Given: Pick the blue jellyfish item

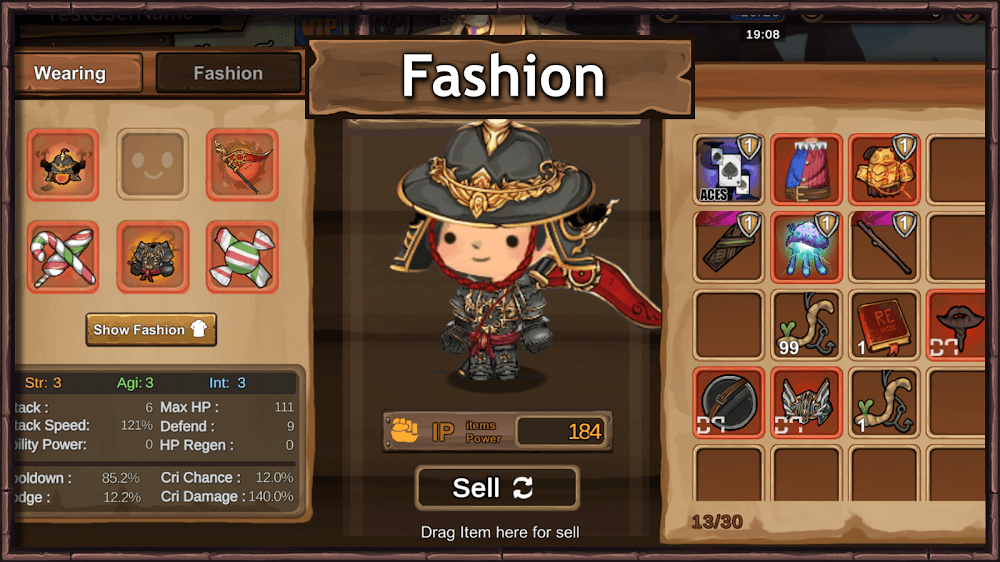Looking at the screenshot, I should point(807,246).
